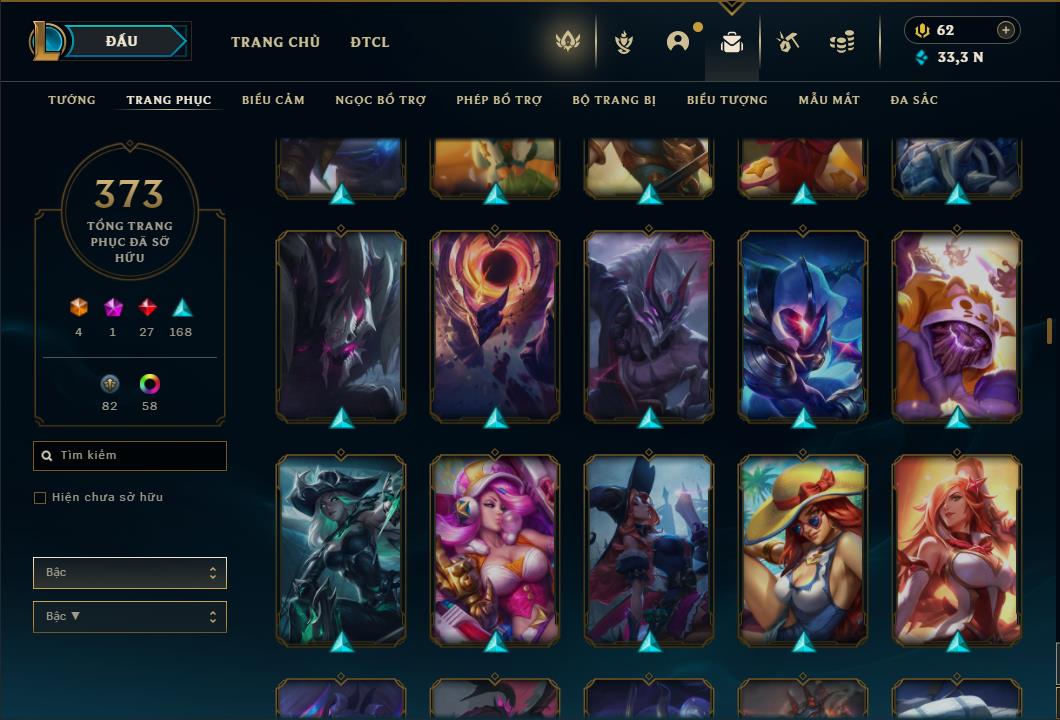
Task: Toggle the Hiện chưa sở hữu checkbox
Action: 40,498
